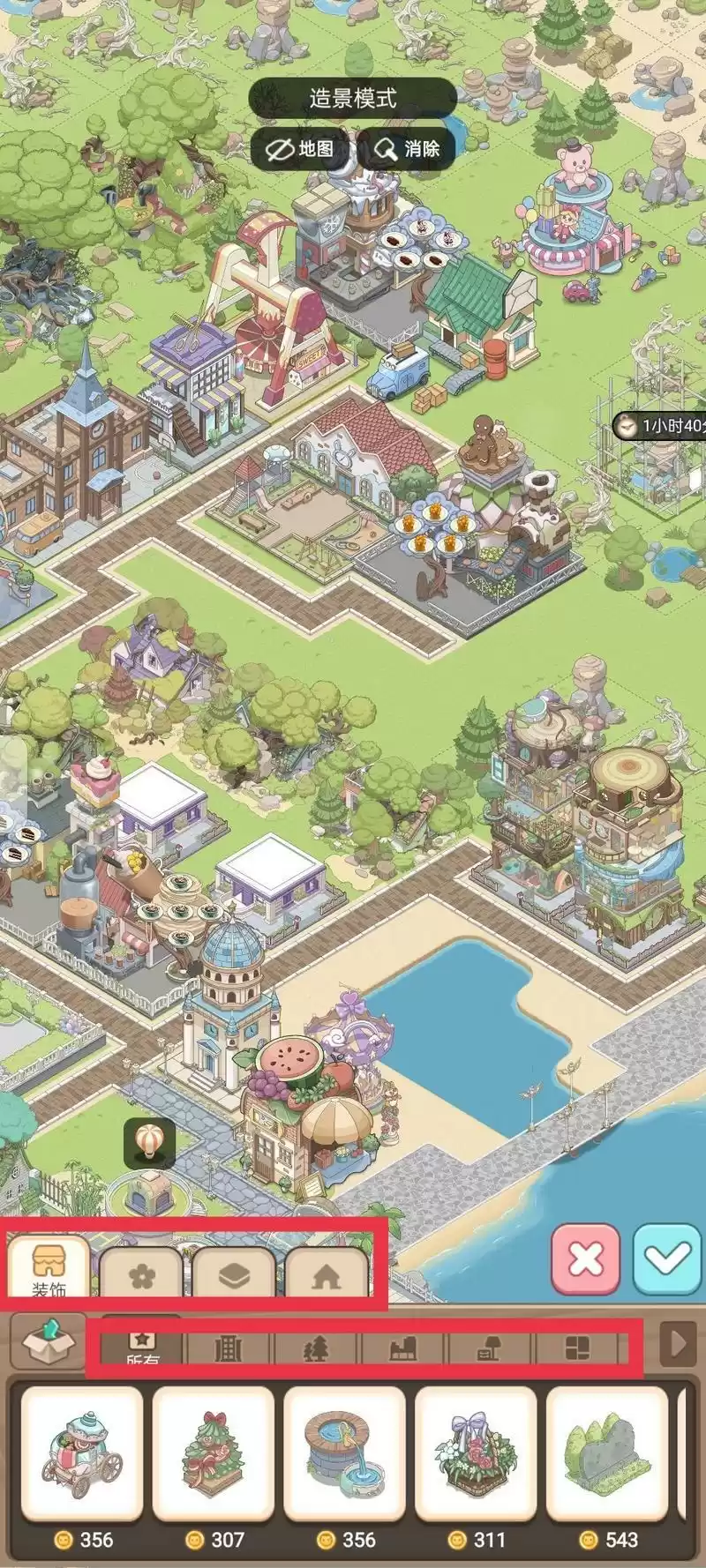The width and height of the screenshot is (706, 1568).
Task: Choose the fence filter icon
Action: point(229,1348)
